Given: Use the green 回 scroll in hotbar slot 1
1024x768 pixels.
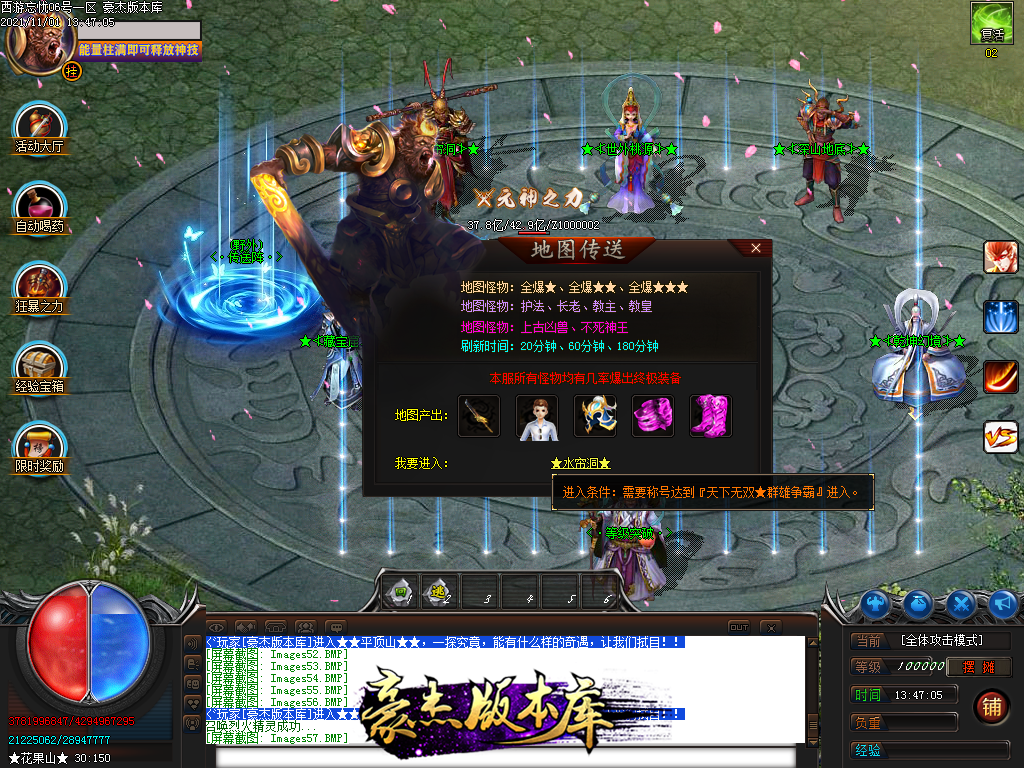Looking at the screenshot, I should click(x=400, y=592).
